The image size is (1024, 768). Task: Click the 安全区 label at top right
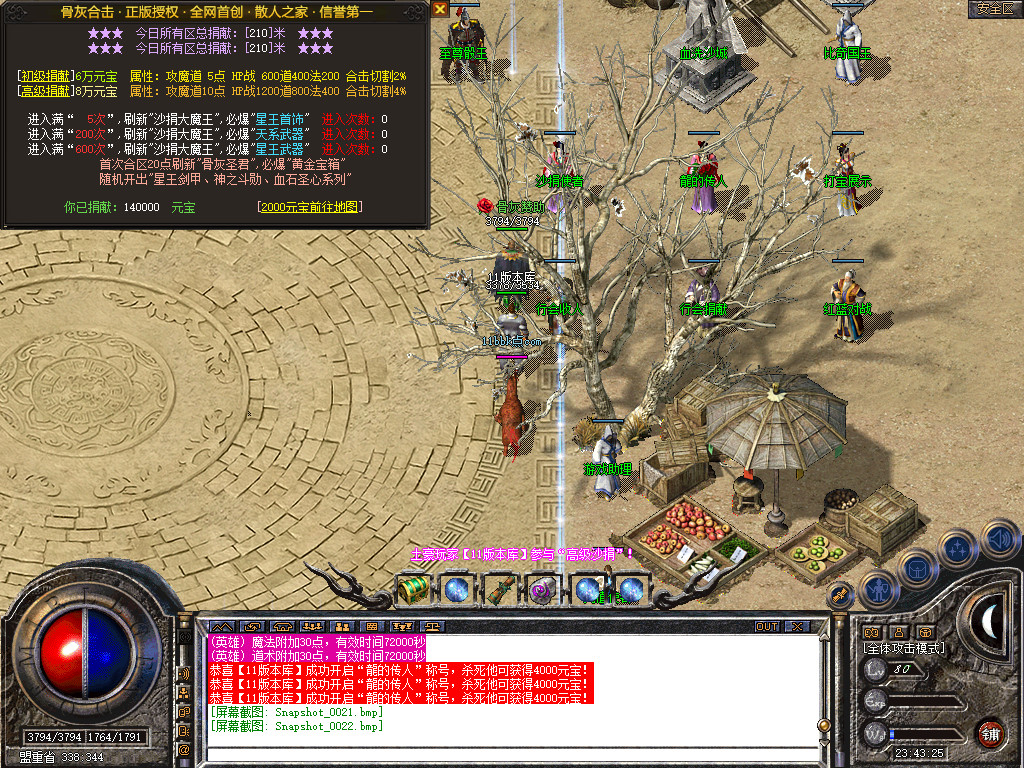click(994, 9)
